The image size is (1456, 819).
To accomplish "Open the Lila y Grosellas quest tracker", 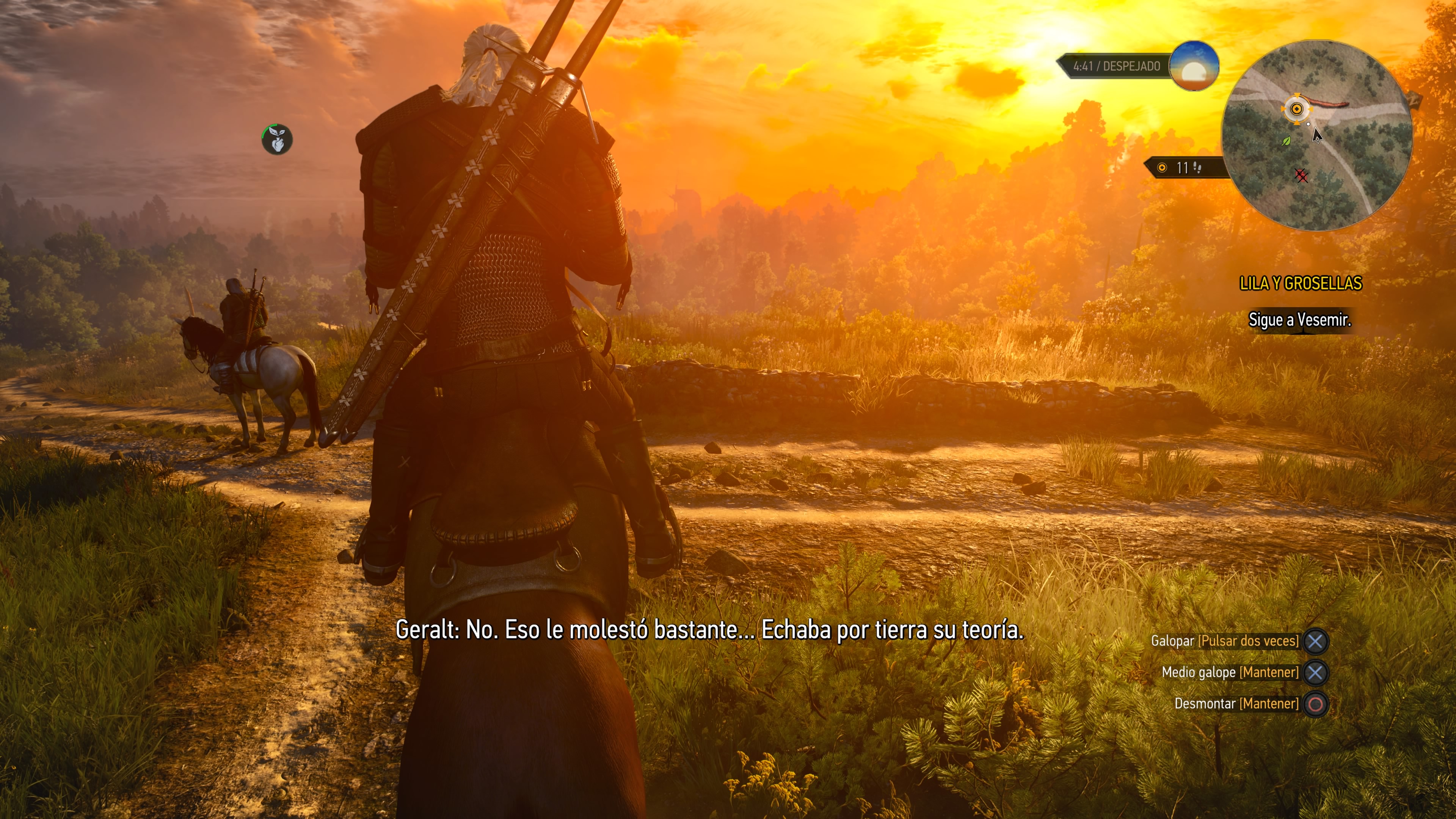I will click(1301, 283).
